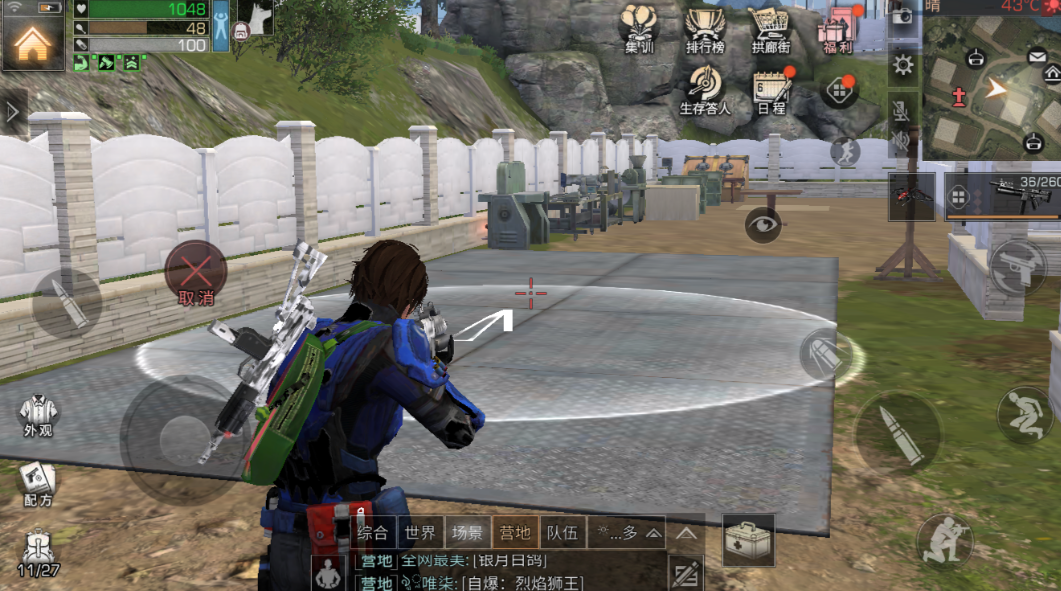Open the 集训 training menu
This screenshot has height=591, width=1061.
click(639, 28)
